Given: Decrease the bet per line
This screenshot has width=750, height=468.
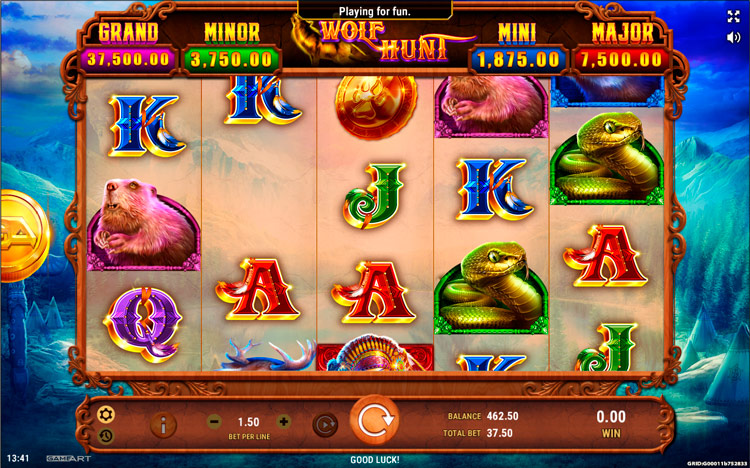Looking at the screenshot, I should point(214,422).
